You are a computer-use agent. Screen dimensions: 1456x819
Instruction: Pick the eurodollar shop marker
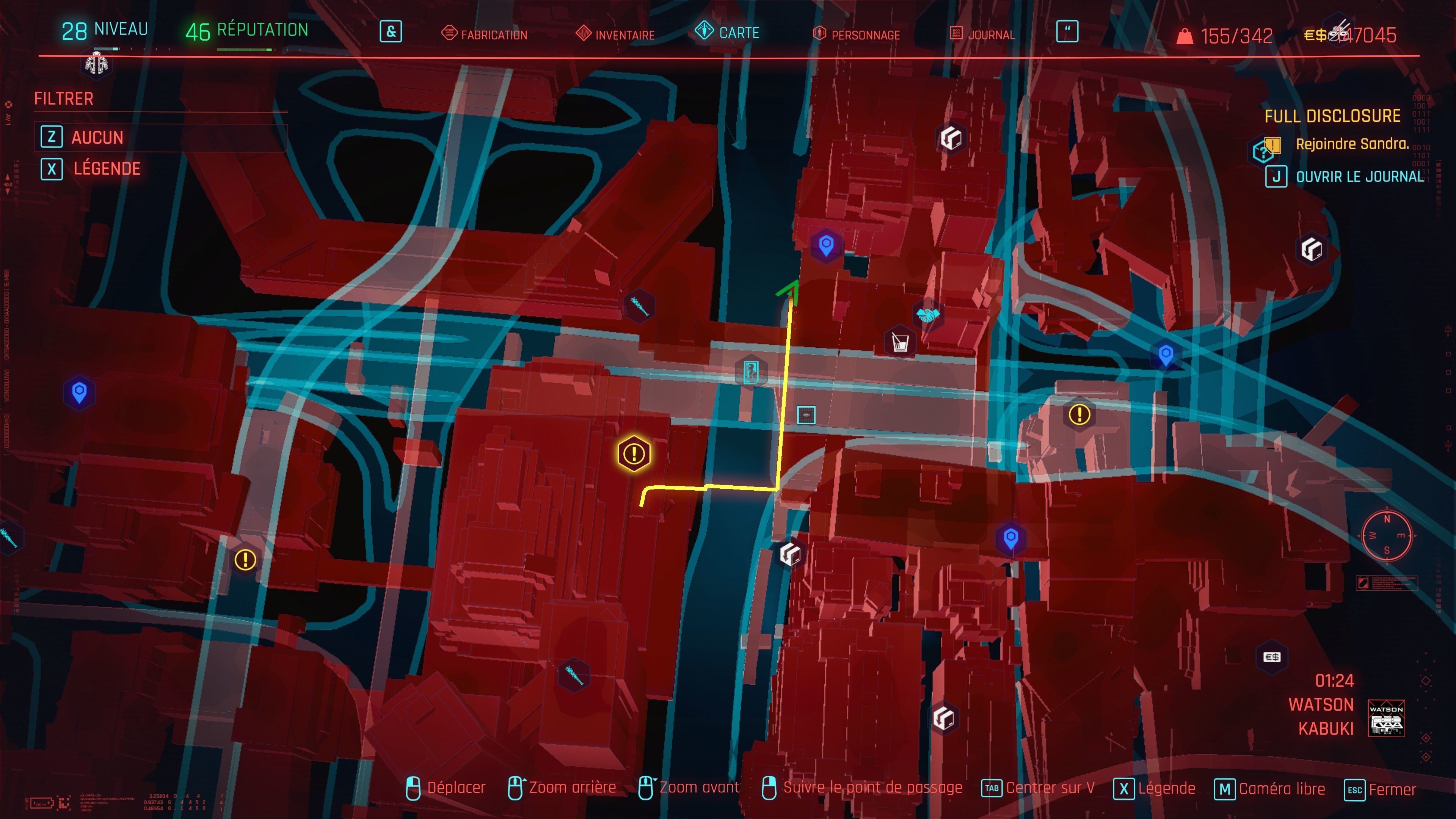[x=1272, y=657]
